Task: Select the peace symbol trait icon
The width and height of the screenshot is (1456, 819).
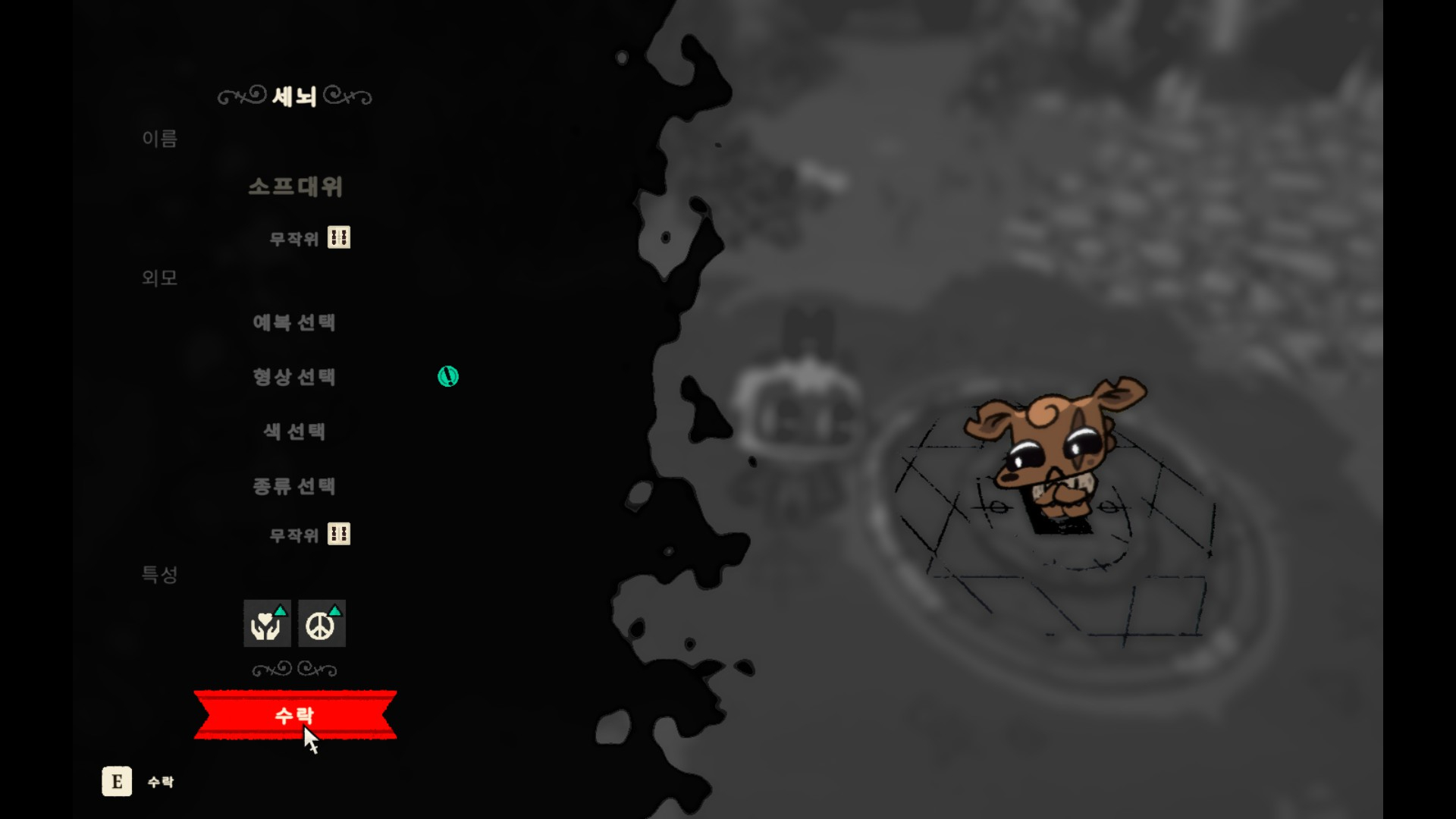Action: pos(322,623)
